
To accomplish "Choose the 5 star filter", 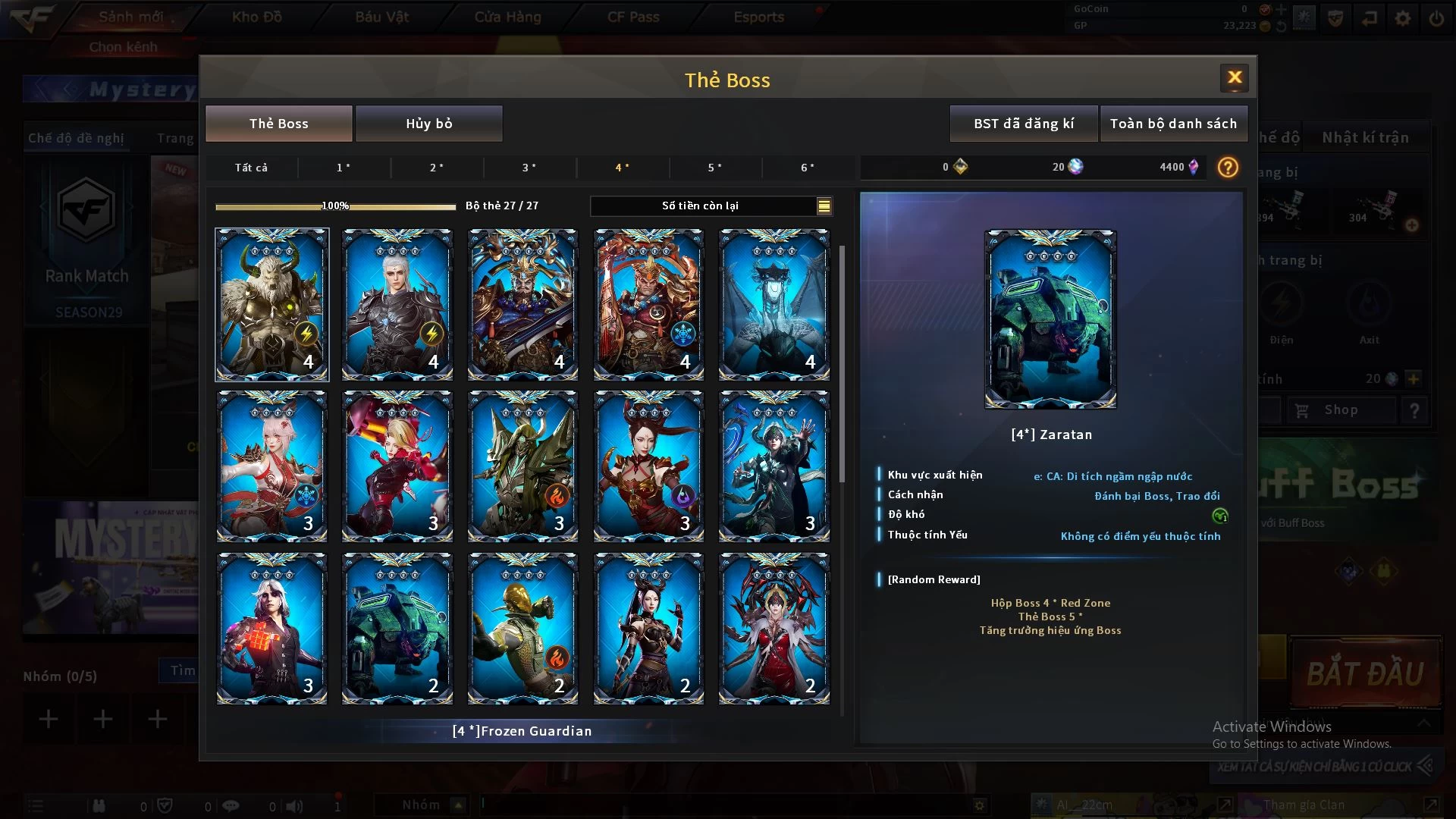I will (x=715, y=168).
